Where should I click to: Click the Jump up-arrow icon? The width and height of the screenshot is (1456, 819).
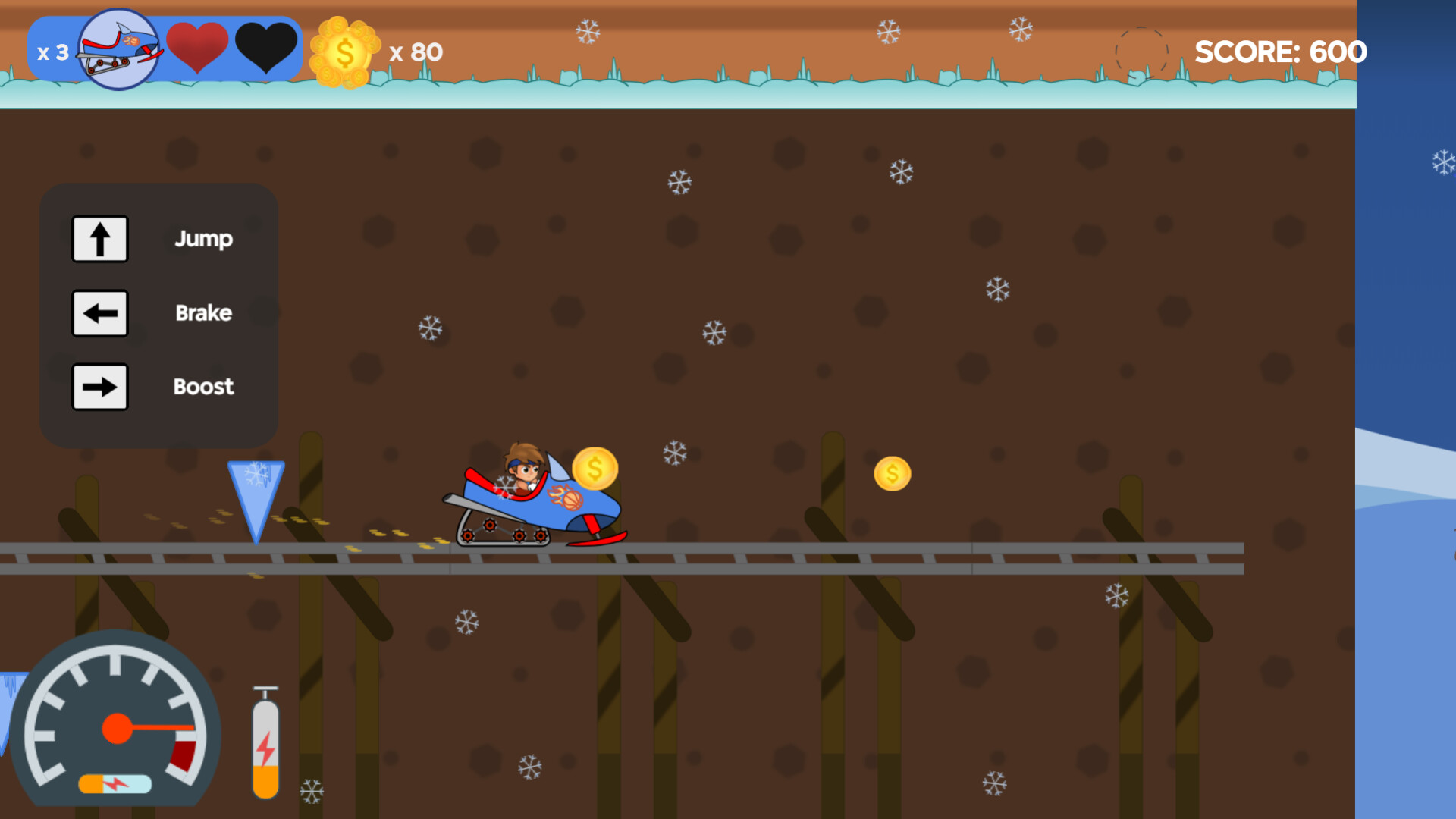(x=99, y=238)
